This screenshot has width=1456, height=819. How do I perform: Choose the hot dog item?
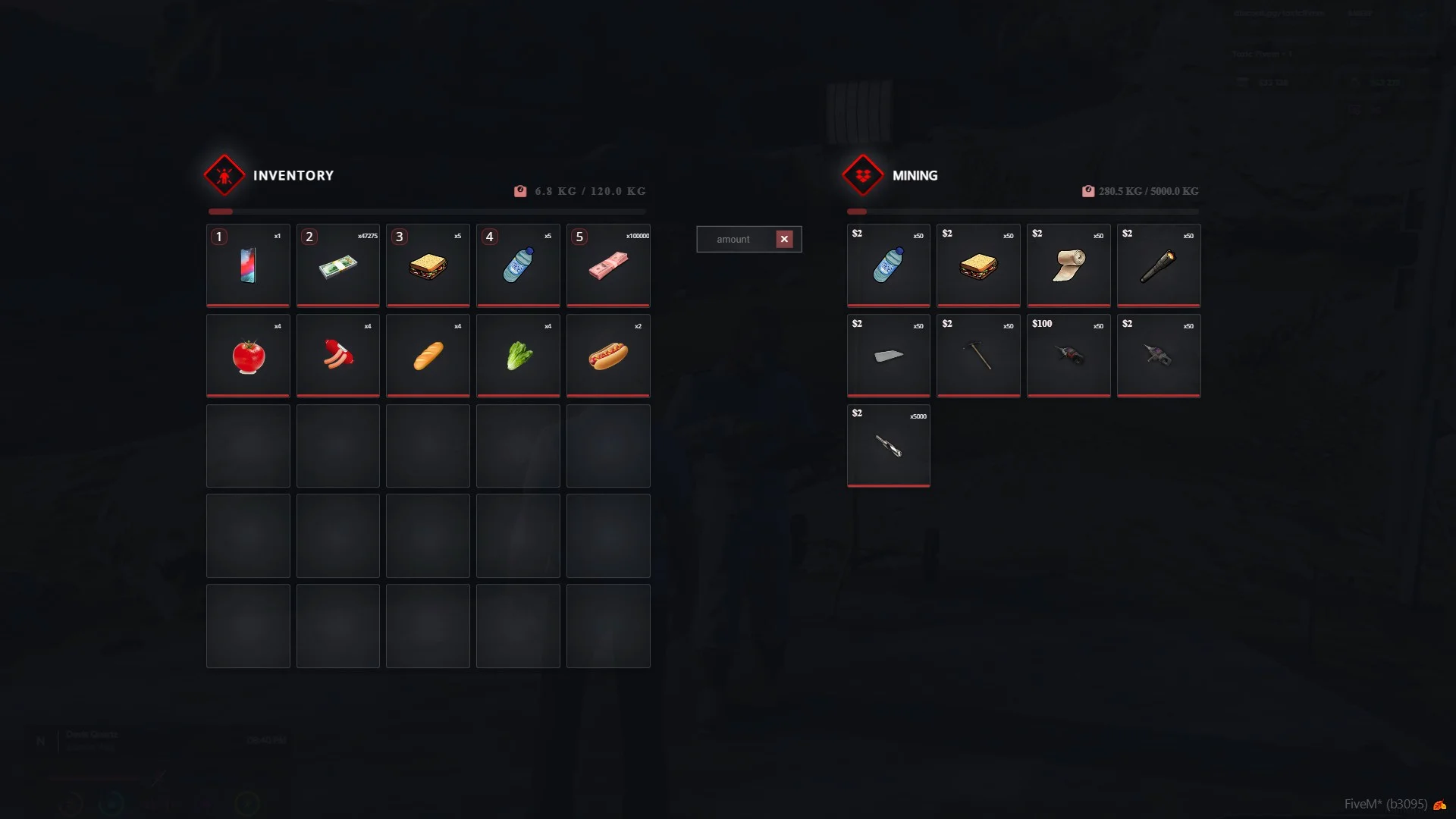[x=608, y=356]
